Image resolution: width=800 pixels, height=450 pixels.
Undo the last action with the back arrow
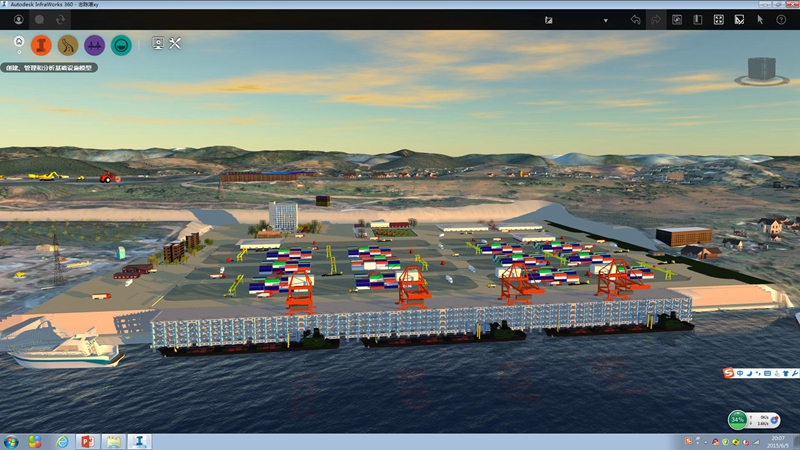click(635, 19)
